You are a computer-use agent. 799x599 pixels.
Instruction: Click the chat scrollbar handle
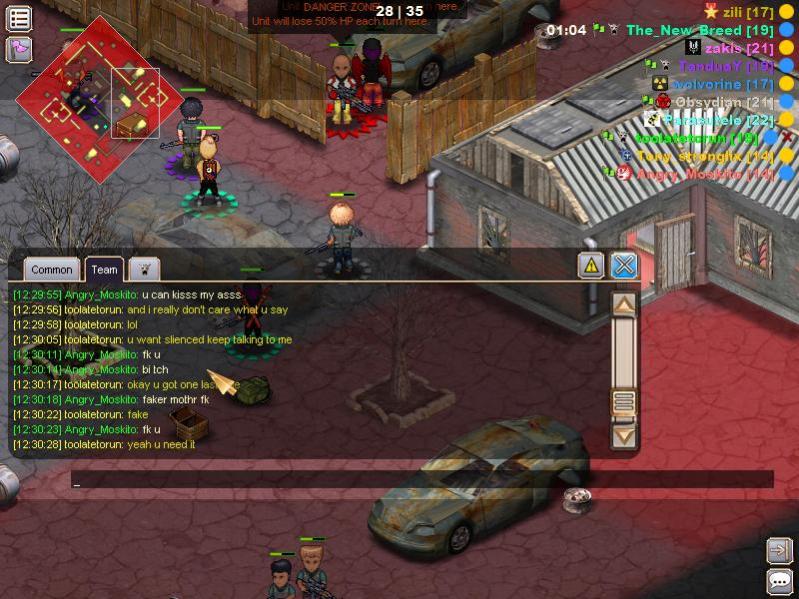[x=624, y=402]
